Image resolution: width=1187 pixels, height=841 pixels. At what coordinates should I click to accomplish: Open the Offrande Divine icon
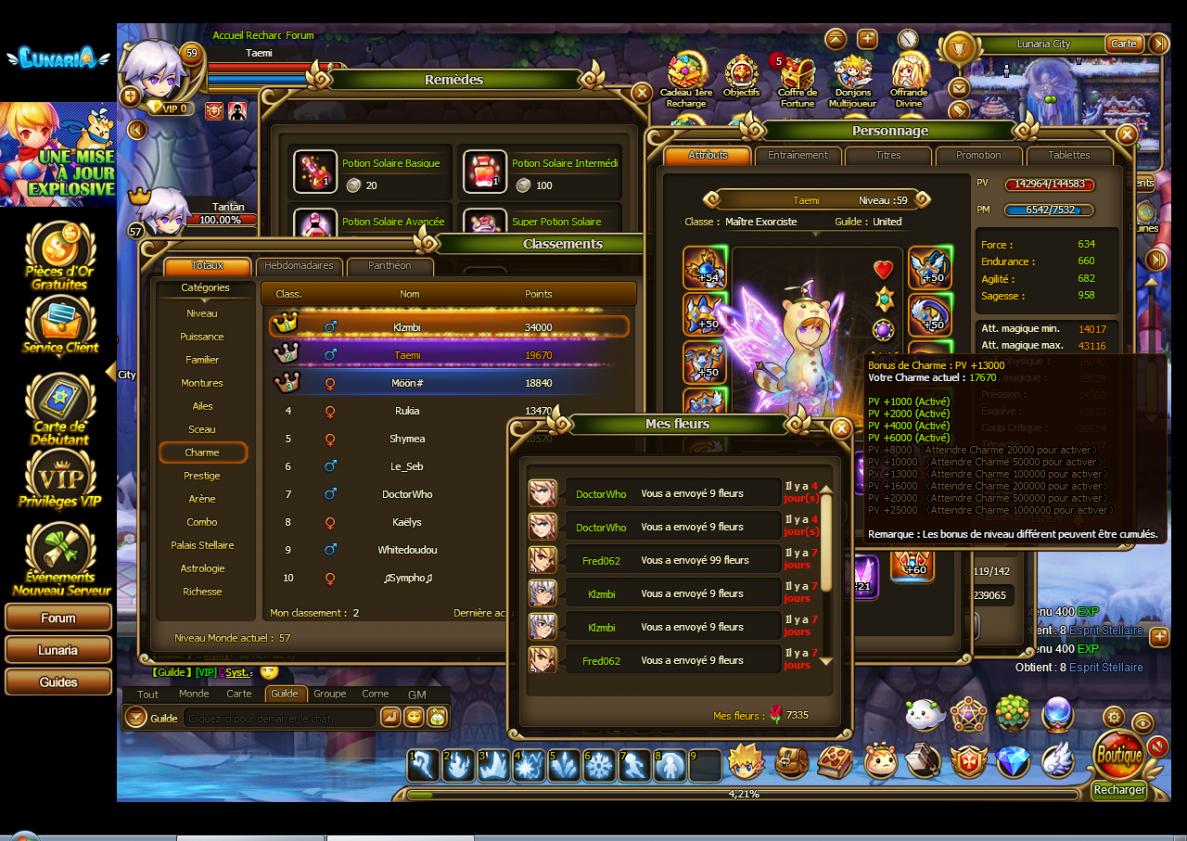(909, 80)
